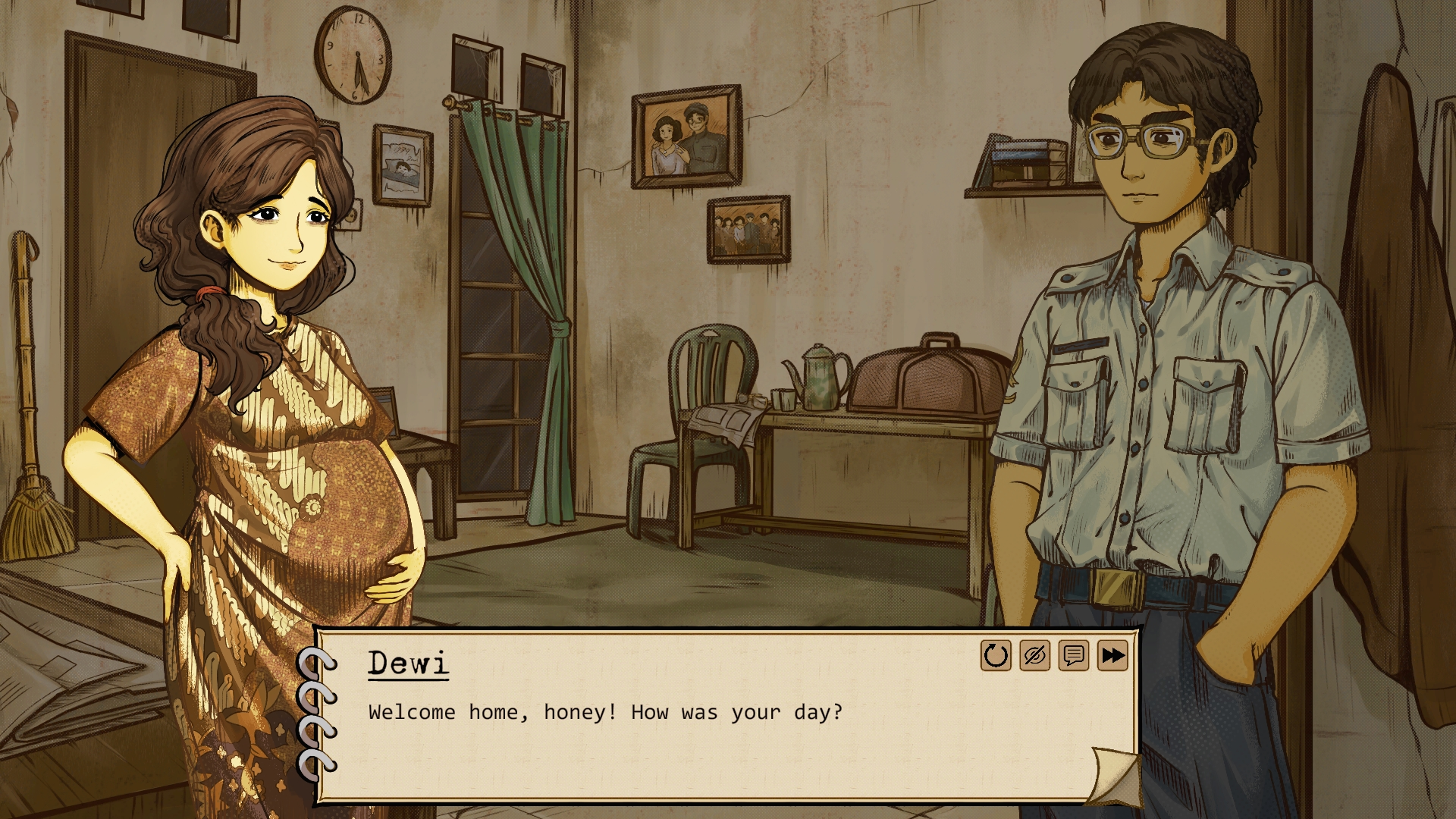
Task: Open the dialogue log speech bubble icon
Action: pyautogui.click(x=1073, y=655)
